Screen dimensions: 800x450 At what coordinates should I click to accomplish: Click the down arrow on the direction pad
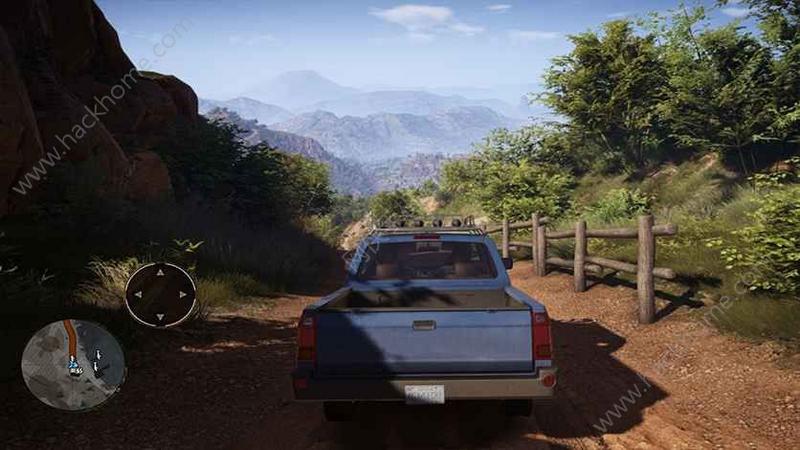tap(160, 316)
